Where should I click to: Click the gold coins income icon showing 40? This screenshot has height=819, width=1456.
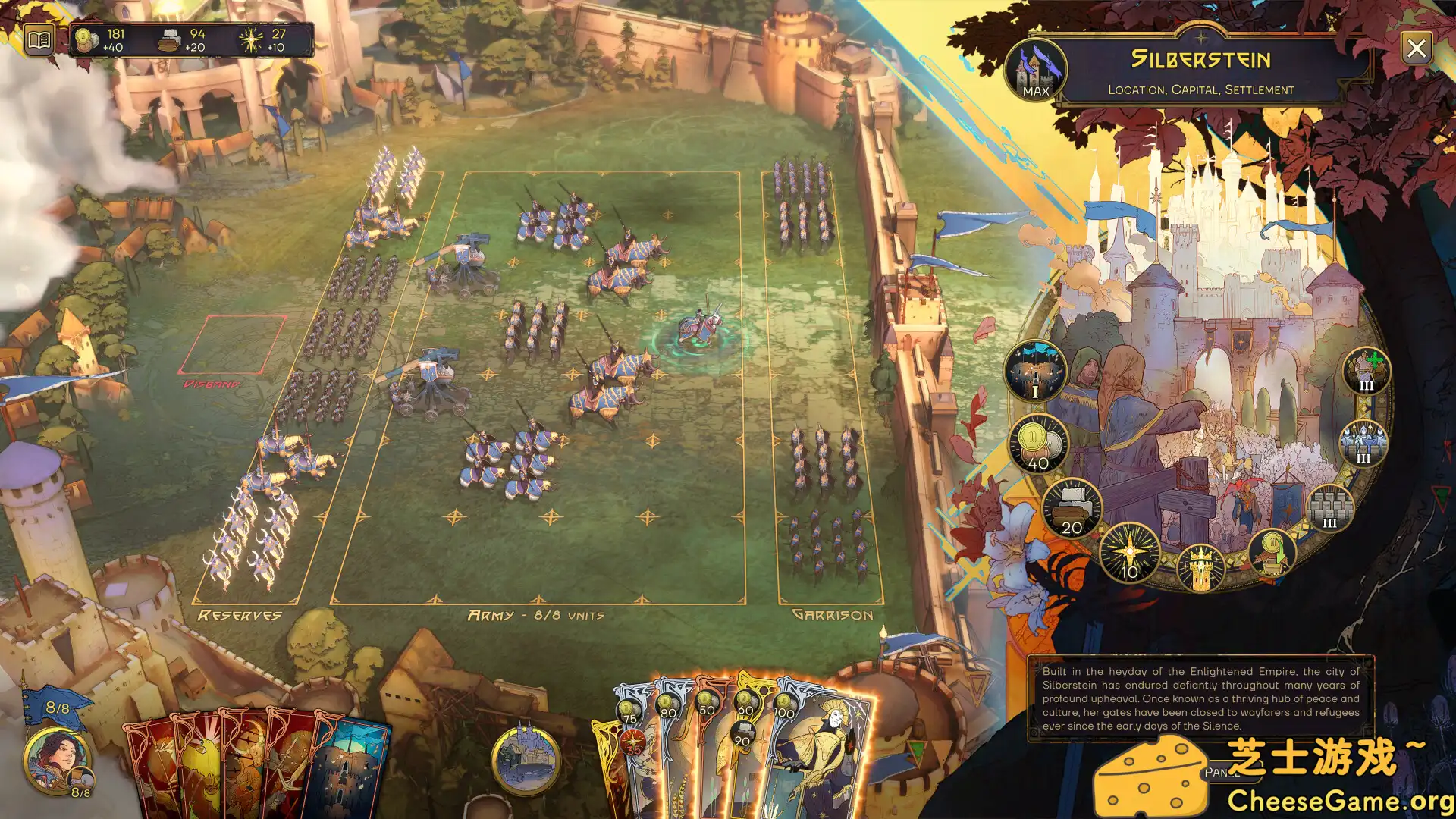coord(1038,444)
